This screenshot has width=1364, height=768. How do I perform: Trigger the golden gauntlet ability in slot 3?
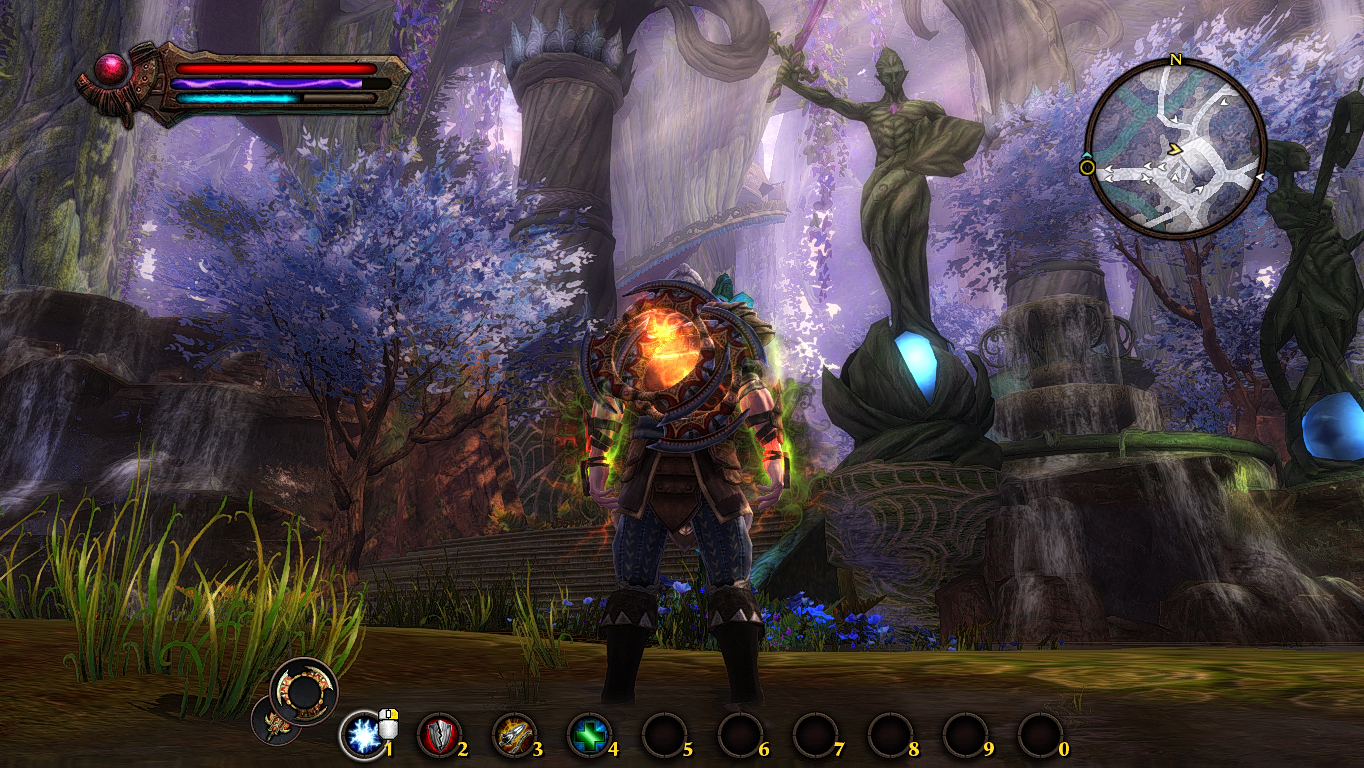(x=512, y=736)
